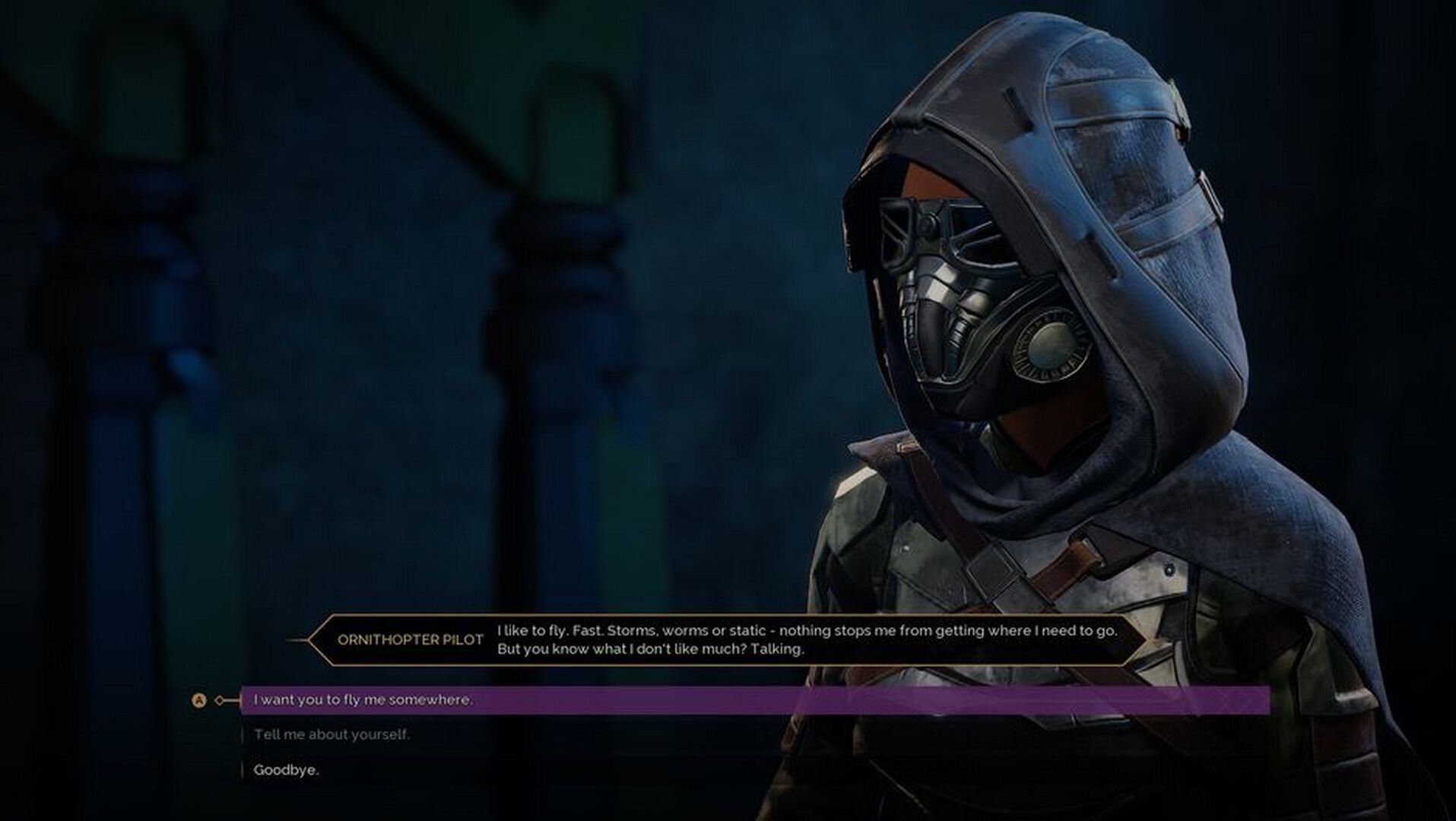End the conversation with "Goodbye."
Image resolution: width=1456 pixels, height=821 pixels.
pyautogui.click(x=286, y=770)
